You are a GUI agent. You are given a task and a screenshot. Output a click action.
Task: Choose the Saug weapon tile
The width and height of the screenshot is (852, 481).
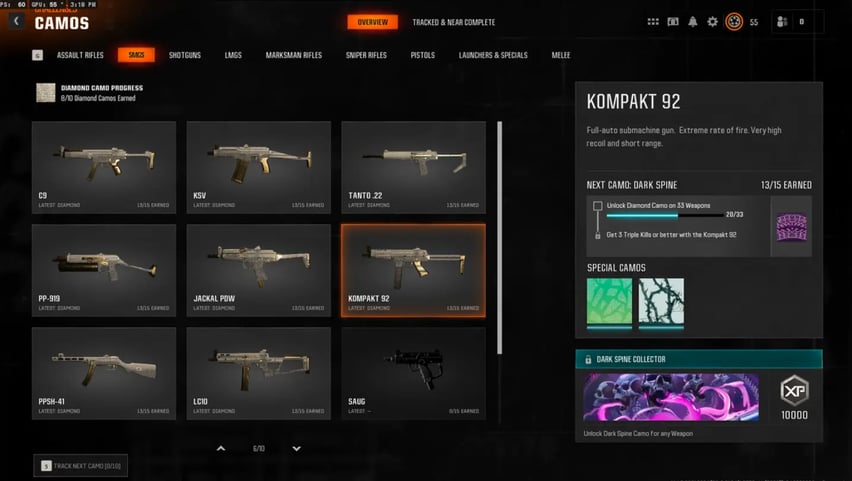(x=413, y=372)
